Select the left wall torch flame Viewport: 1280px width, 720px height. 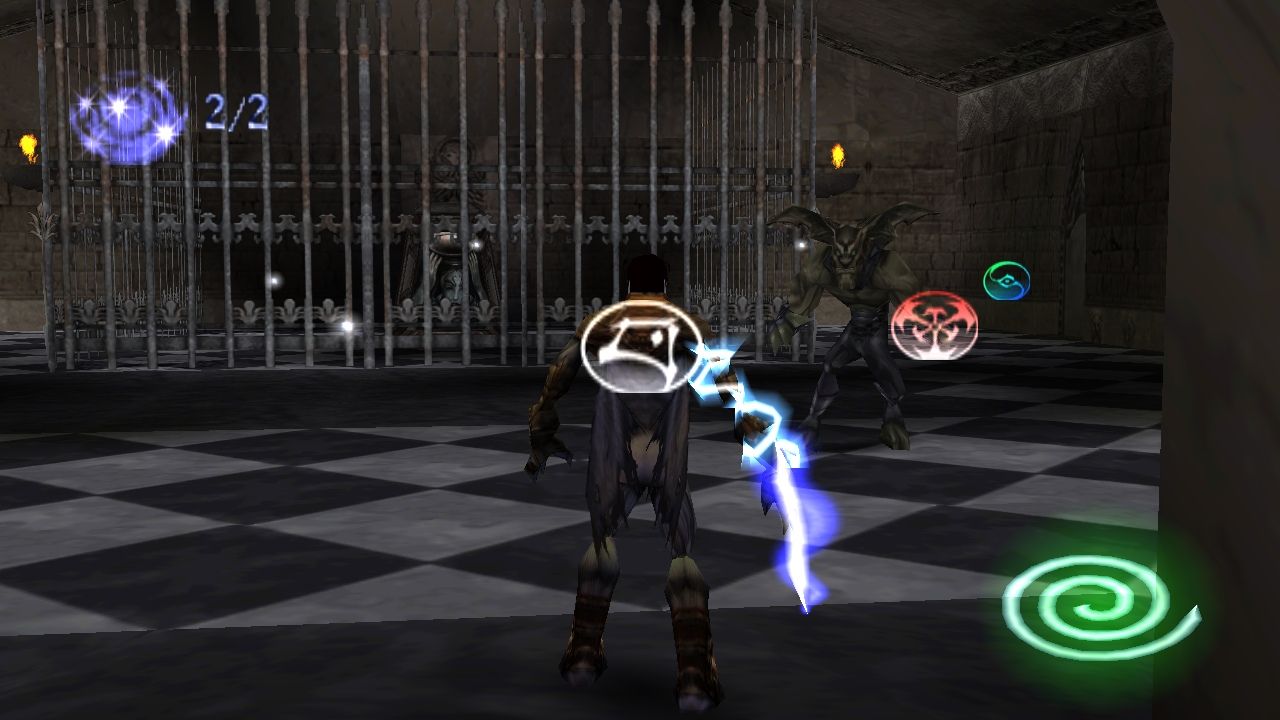pos(30,145)
